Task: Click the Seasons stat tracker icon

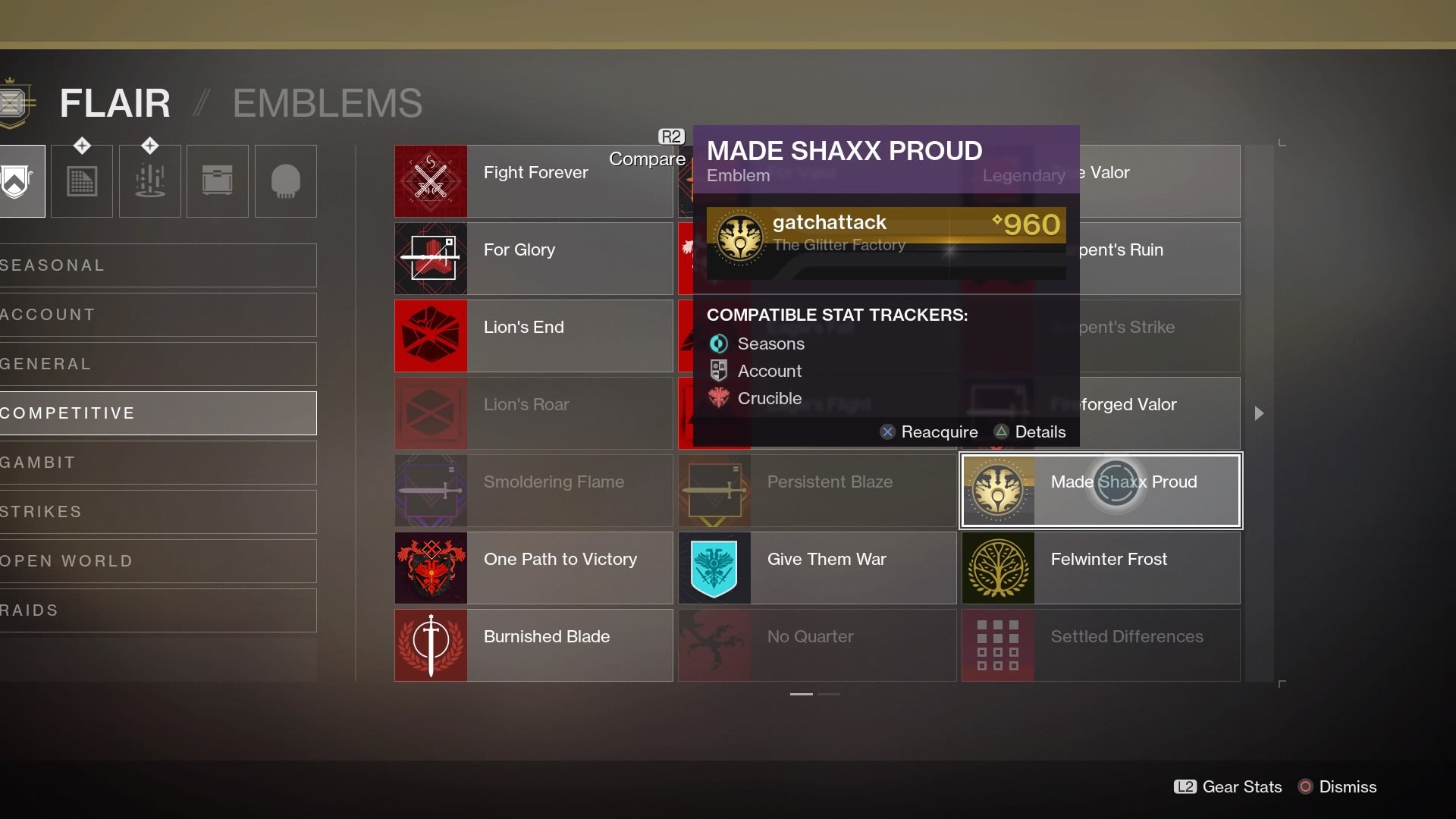Action: [x=717, y=344]
